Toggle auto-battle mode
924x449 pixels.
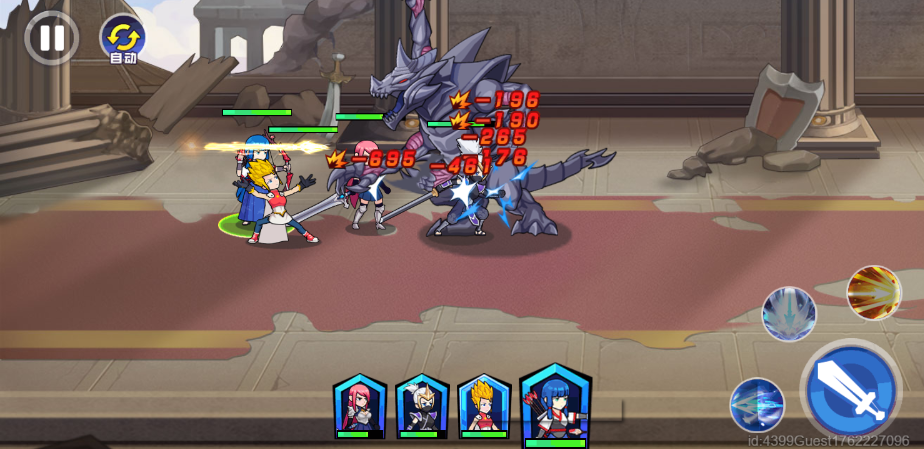122,39
